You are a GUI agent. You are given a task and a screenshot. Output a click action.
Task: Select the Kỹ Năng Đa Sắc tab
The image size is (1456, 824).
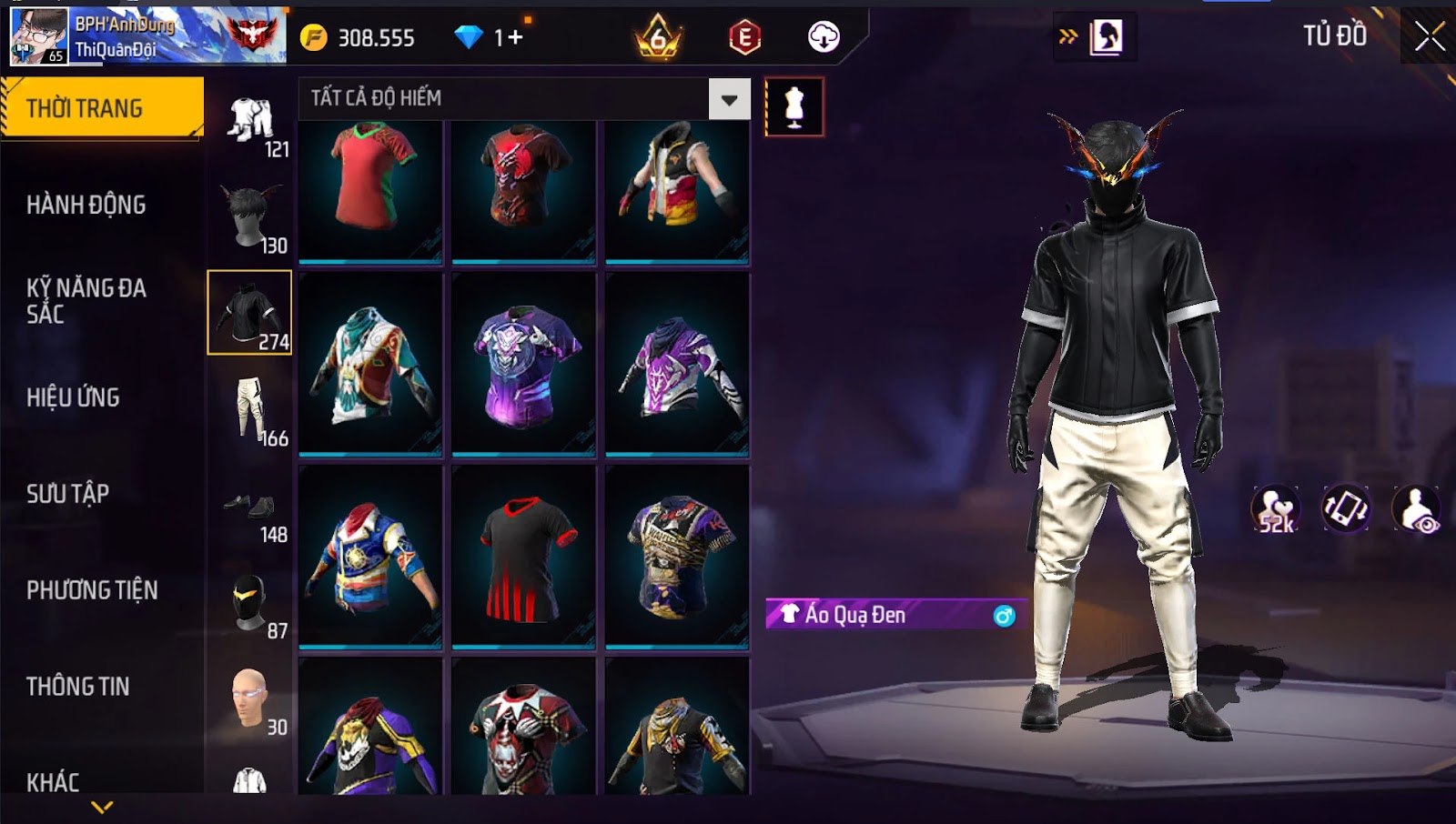86,301
